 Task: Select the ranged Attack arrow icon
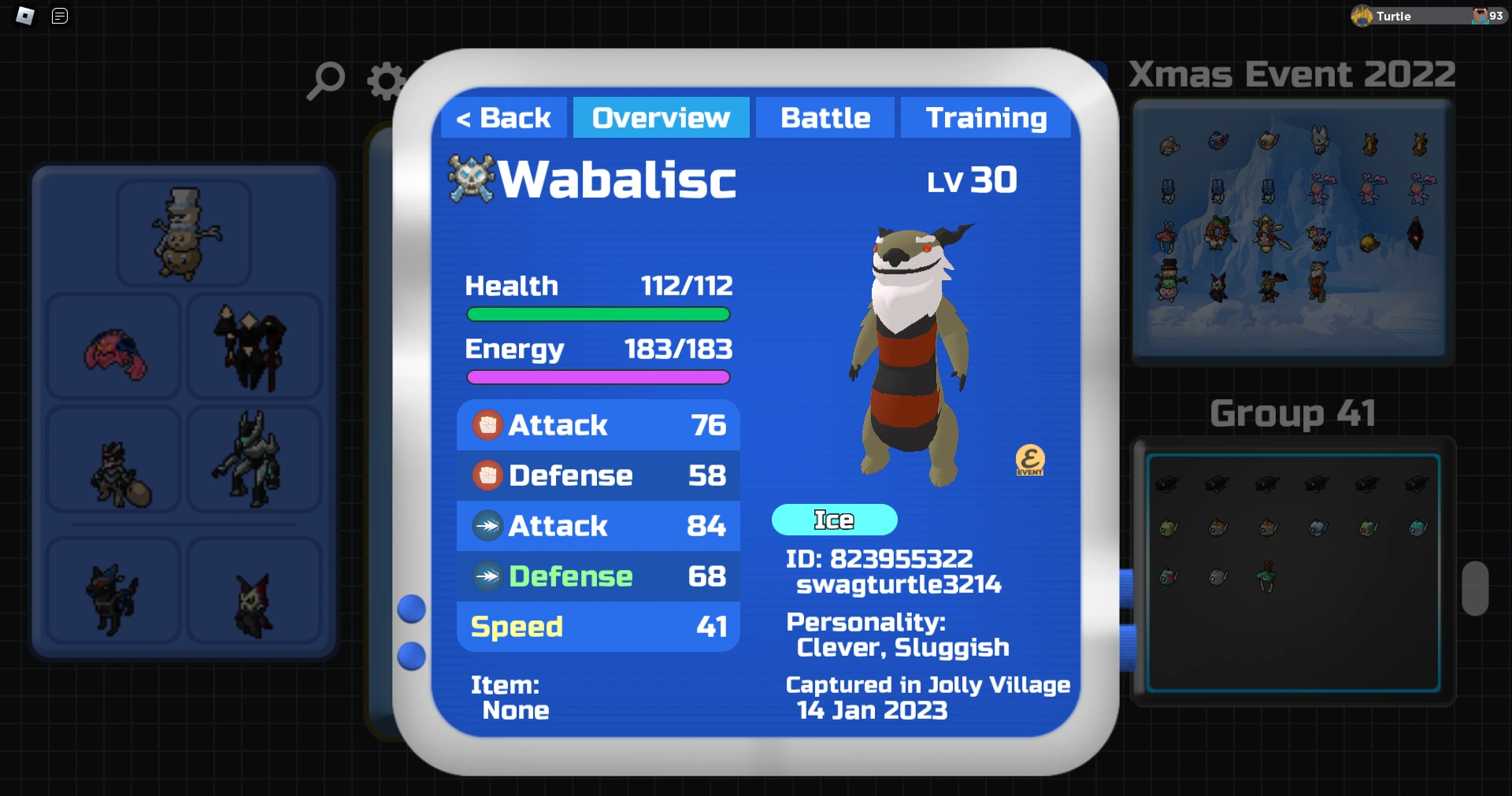pos(488,526)
